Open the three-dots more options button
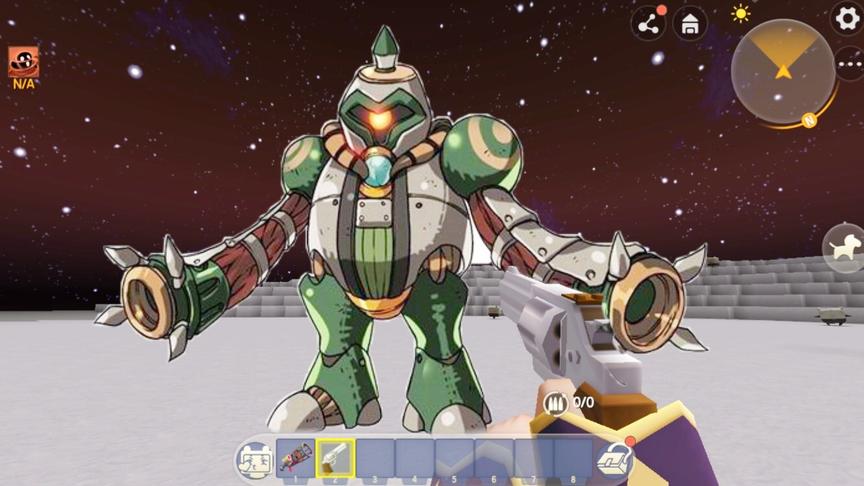This screenshot has height=486, width=864. click(849, 65)
